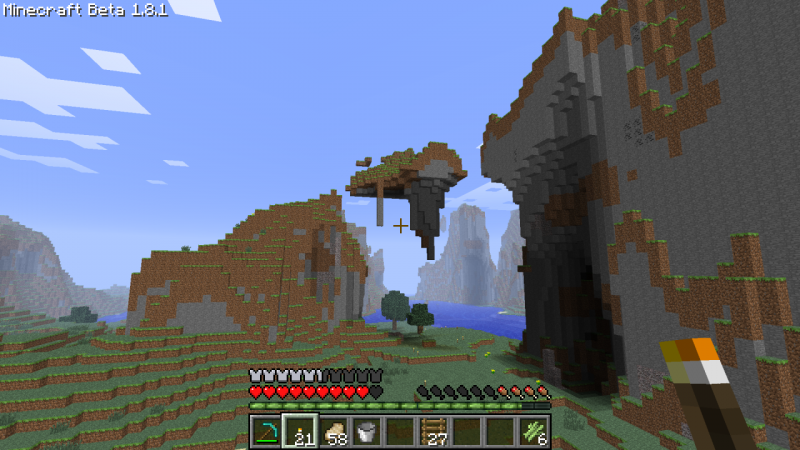This screenshot has width=800, height=450.
Task: Switch to the ladder stack of 27
Action: tap(434, 432)
